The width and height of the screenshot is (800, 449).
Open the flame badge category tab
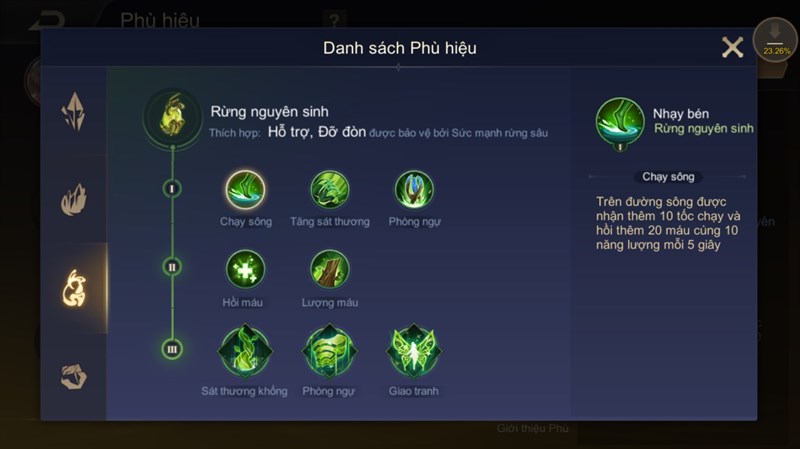click(x=74, y=199)
